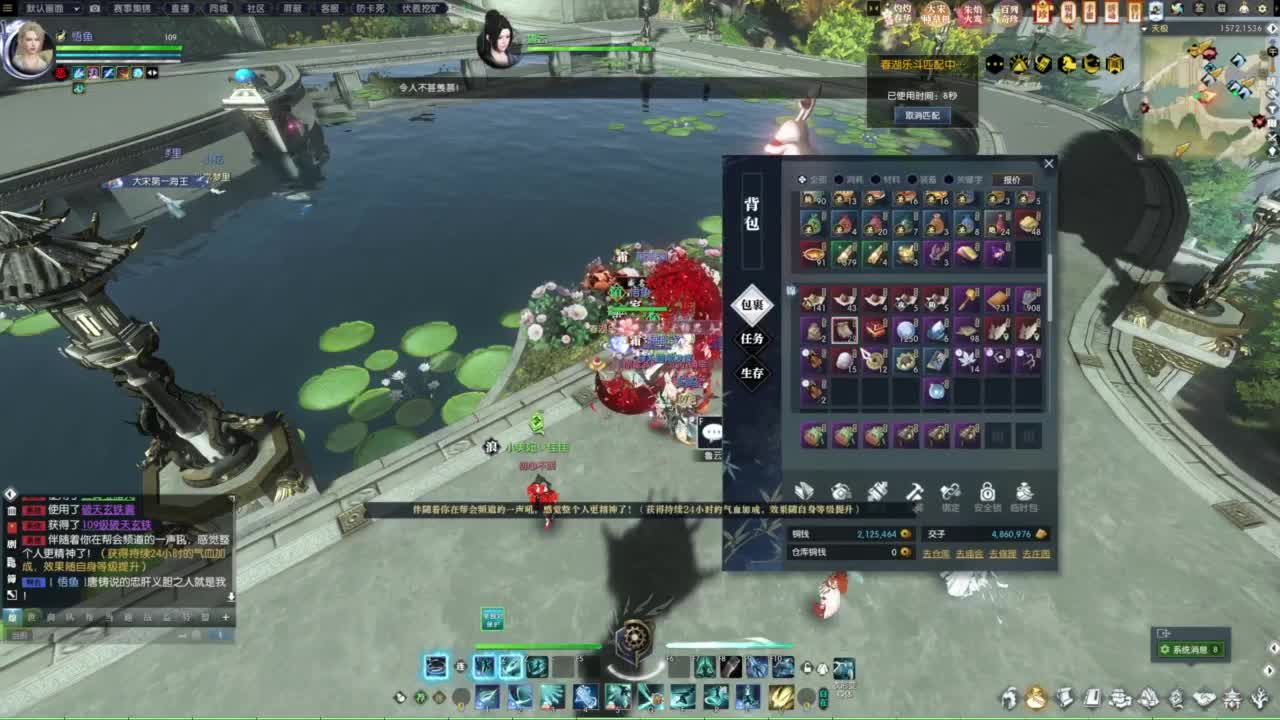Image resolution: width=1280 pixels, height=720 pixels.
Task: Close the backpack window
Action: (x=1048, y=164)
